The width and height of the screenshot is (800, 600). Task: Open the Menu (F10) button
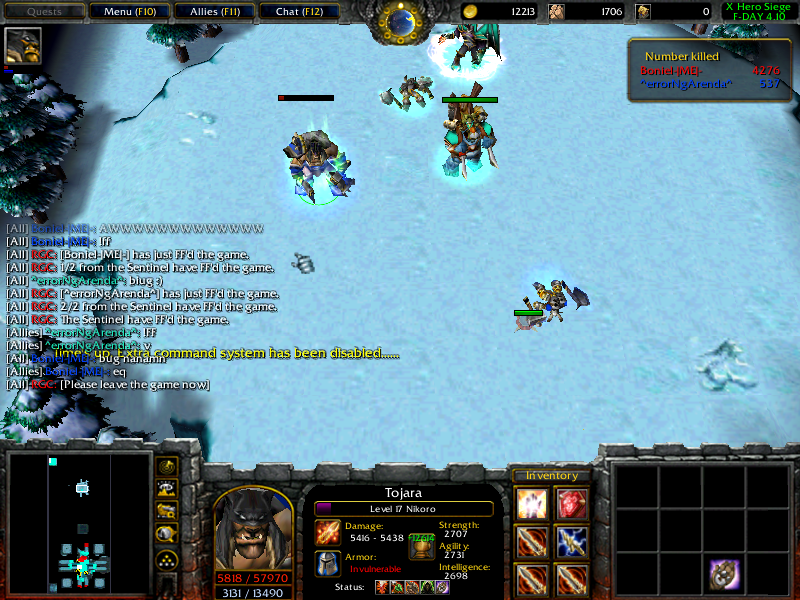pyautogui.click(x=125, y=12)
